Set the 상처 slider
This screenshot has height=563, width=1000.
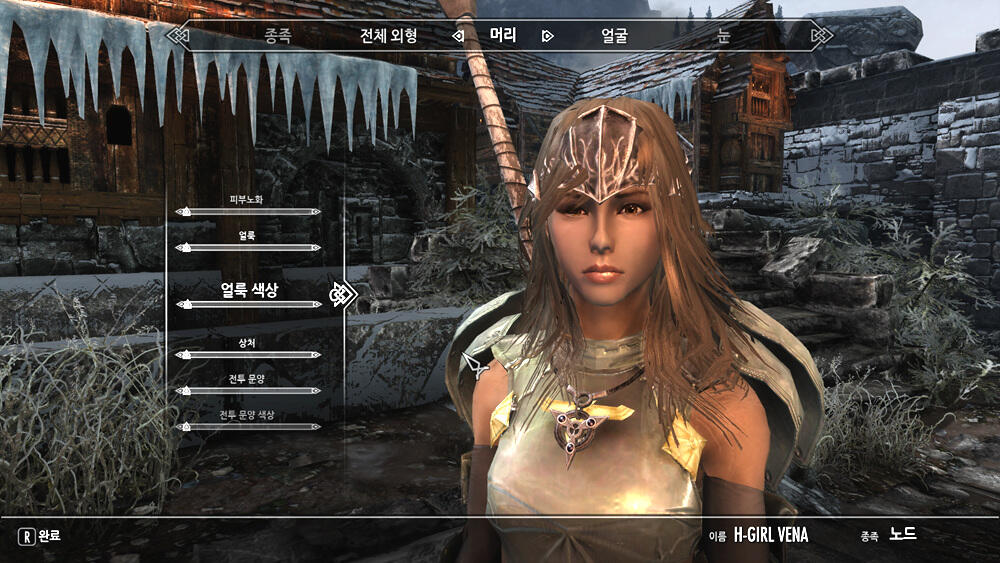(248, 355)
